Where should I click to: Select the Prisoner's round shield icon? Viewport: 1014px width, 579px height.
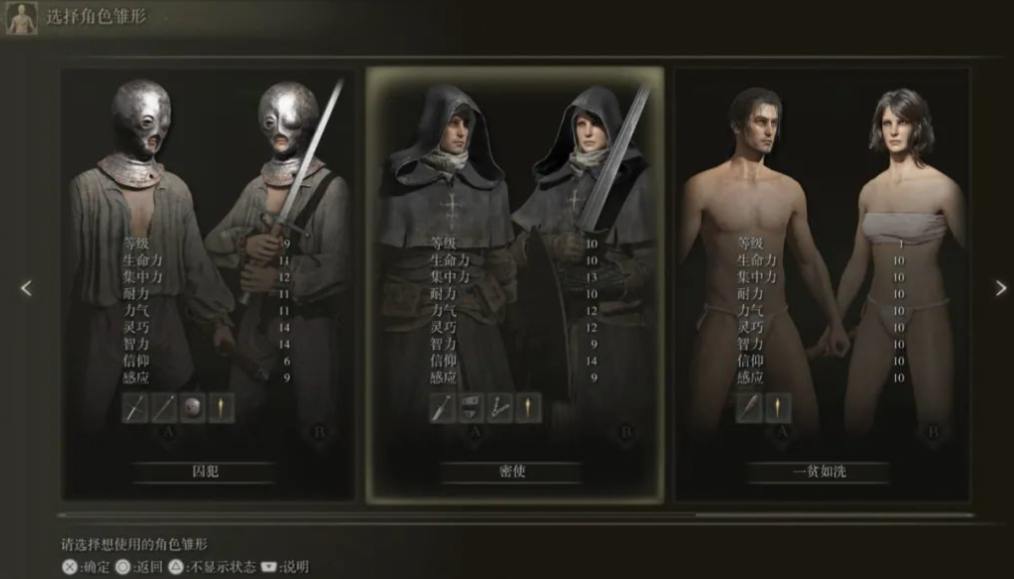click(193, 408)
